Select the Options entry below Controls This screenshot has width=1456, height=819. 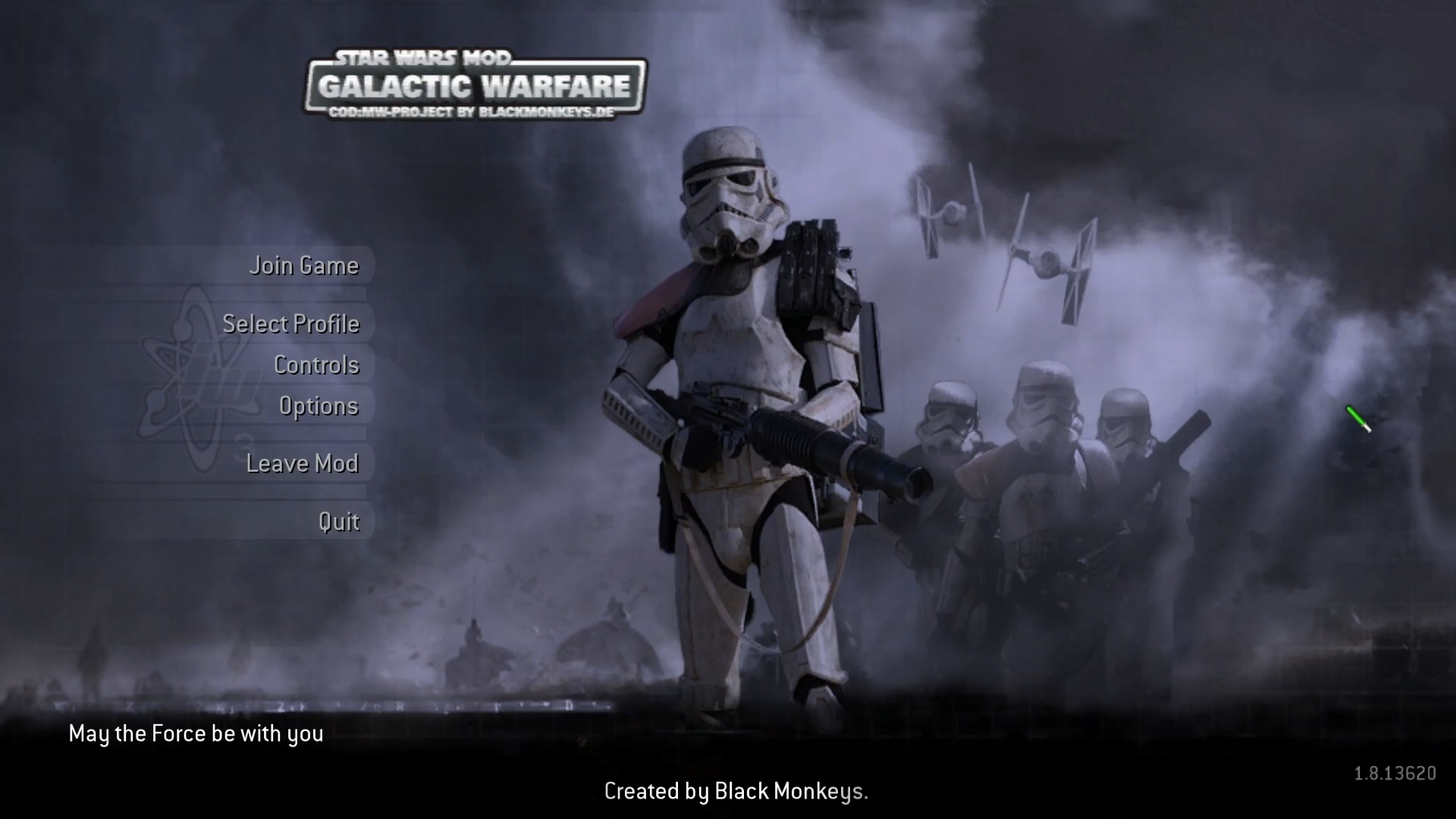point(318,406)
